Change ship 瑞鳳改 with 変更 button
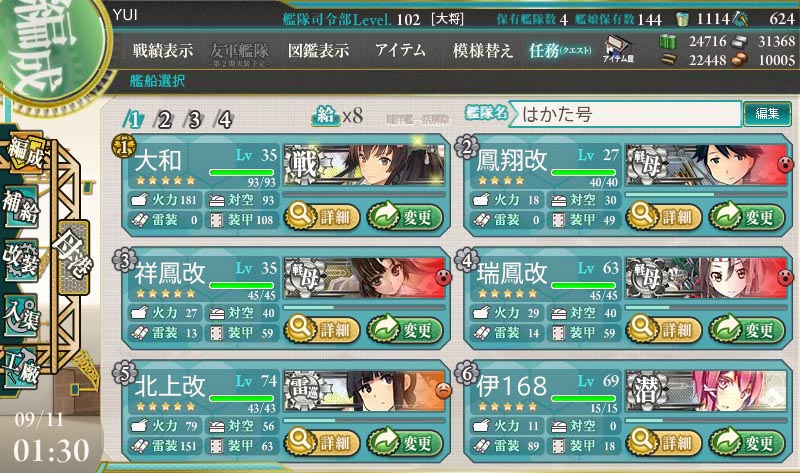 [x=746, y=328]
